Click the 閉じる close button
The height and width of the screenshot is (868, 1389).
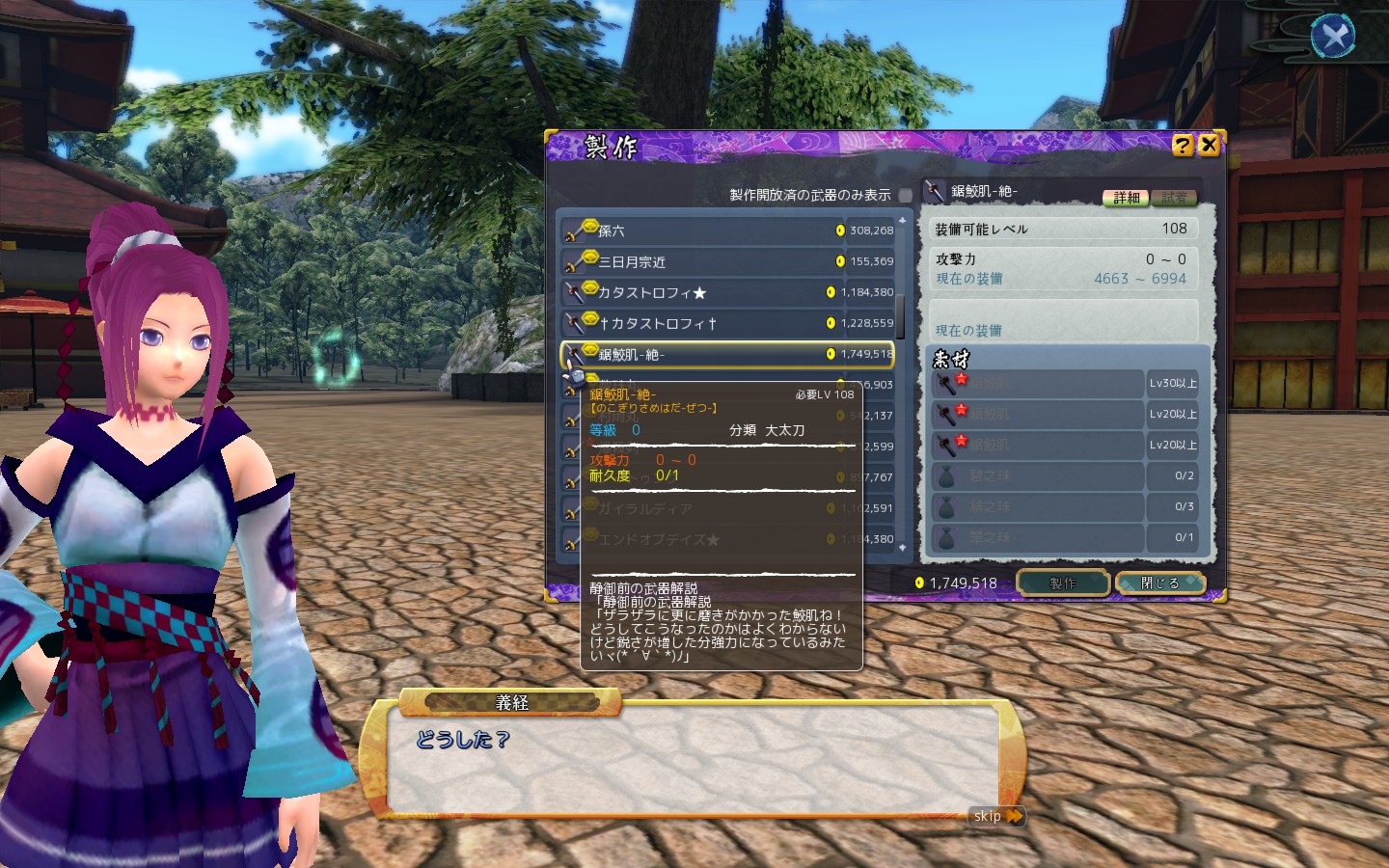[x=1159, y=583]
